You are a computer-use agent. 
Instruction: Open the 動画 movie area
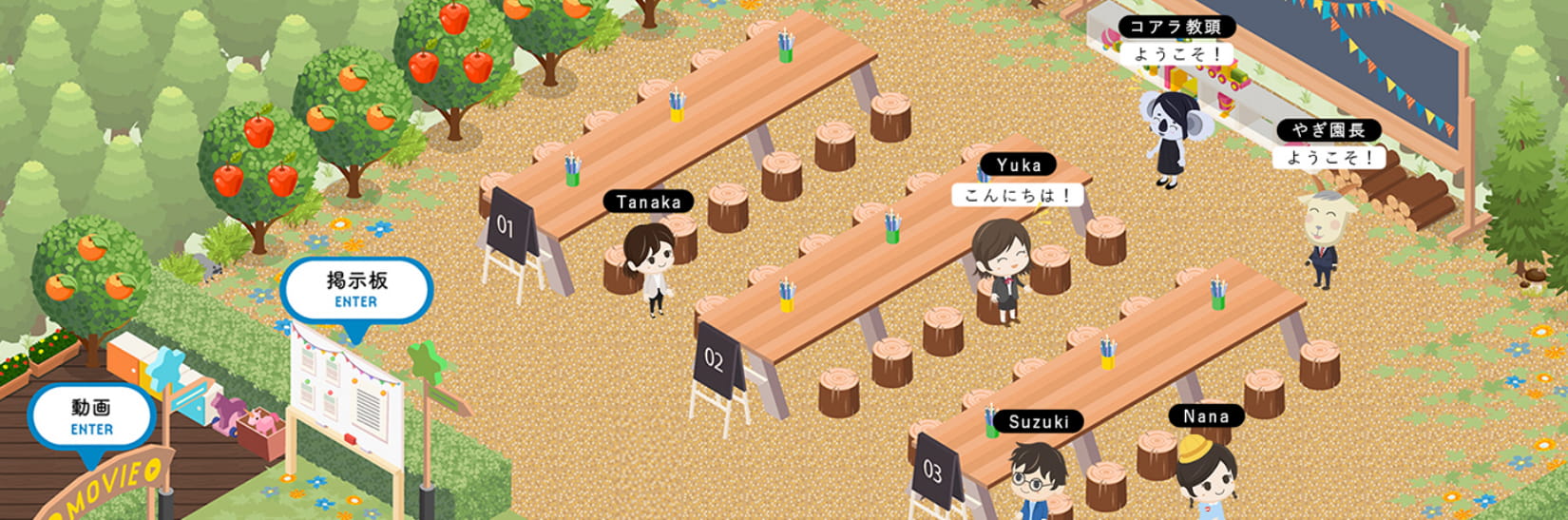click(91, 417)
